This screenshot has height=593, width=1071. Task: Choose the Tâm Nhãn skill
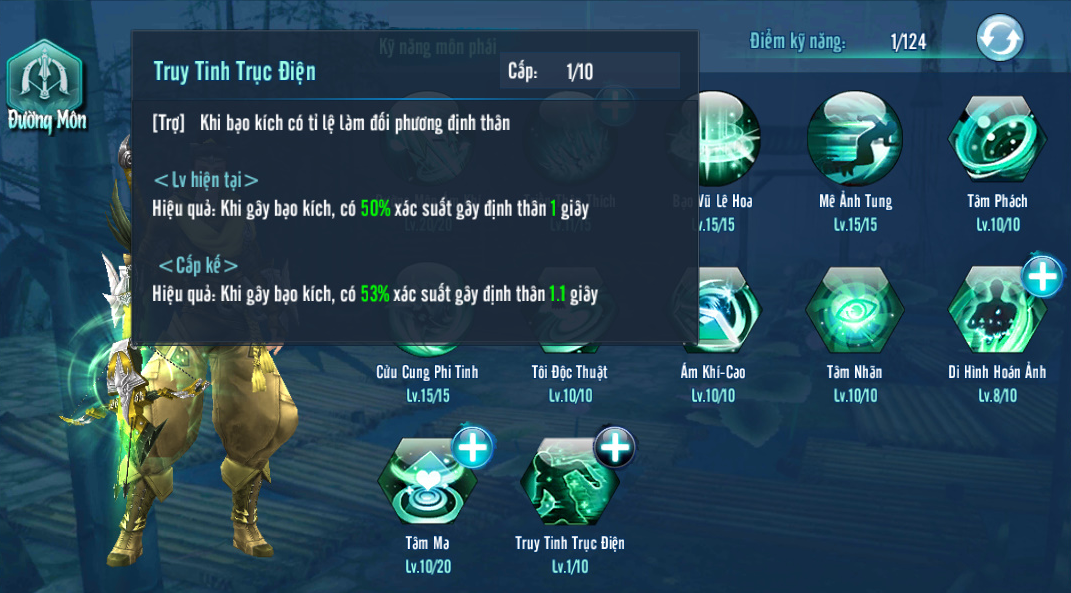pyautogui.click(x=855, y=310)
